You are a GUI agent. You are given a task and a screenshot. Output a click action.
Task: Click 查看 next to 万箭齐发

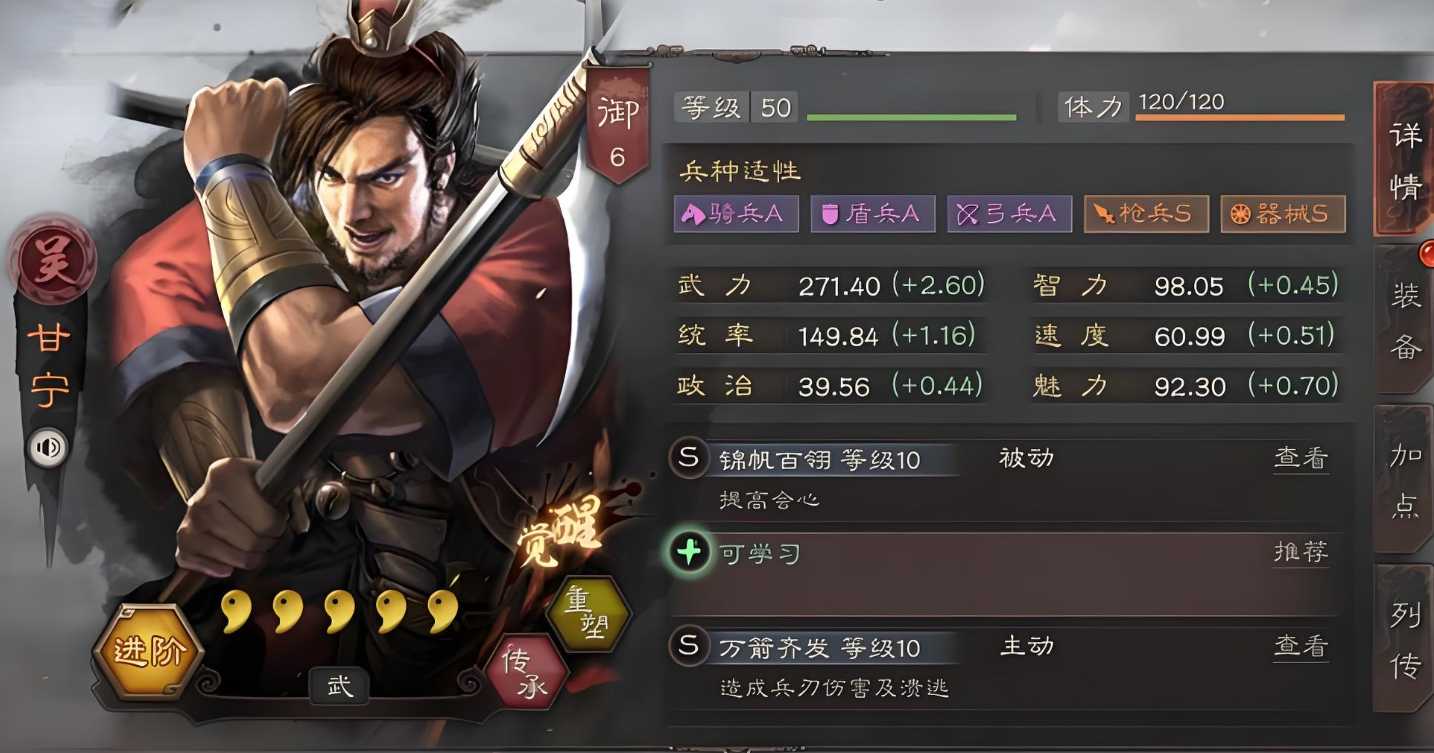click(x=1300, y=646)
